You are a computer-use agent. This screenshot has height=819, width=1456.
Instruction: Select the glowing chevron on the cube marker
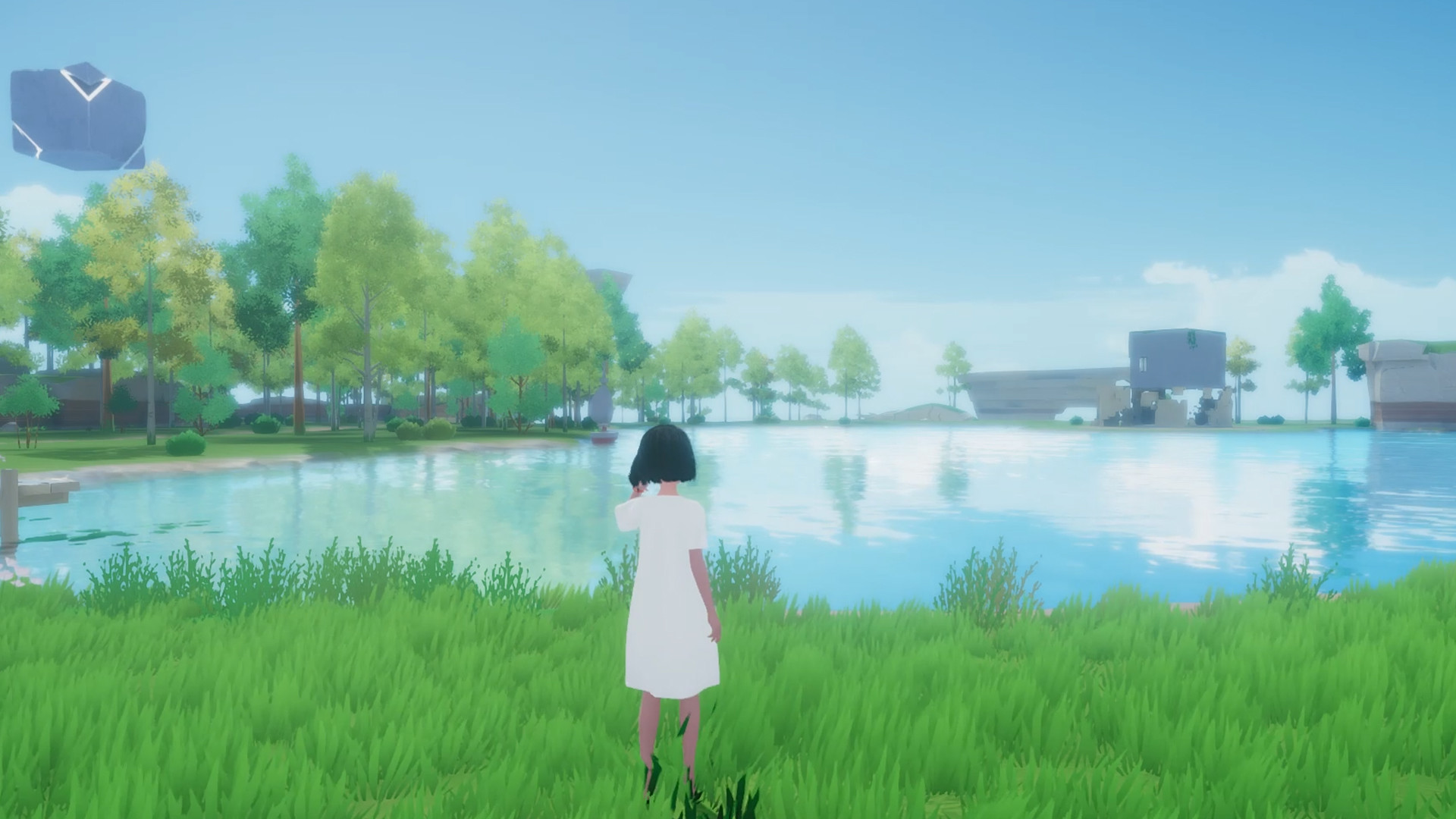click(x=87, y=85)
